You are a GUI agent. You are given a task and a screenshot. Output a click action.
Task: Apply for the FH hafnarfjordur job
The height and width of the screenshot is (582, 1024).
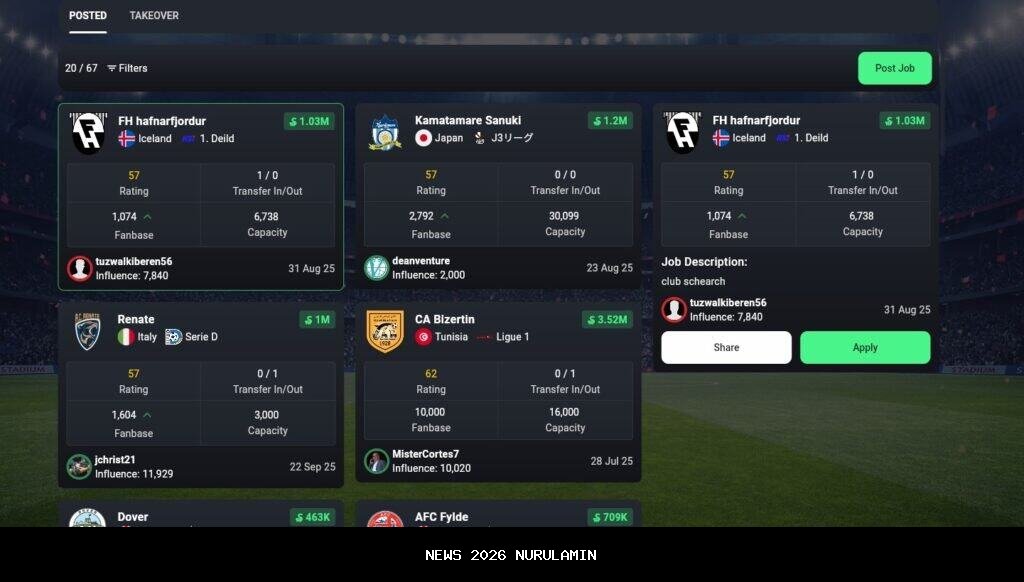pyautogui.click(x=865, y=348)
